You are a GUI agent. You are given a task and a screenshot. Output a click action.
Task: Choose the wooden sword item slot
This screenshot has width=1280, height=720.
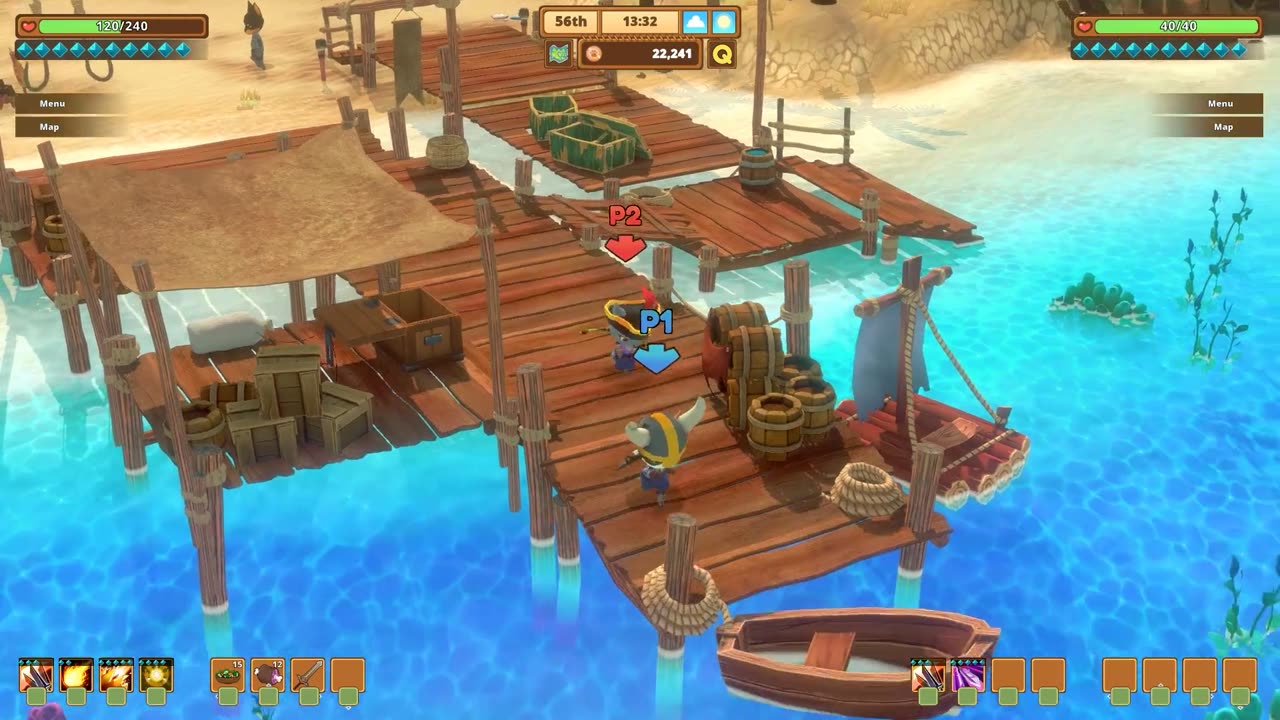click(308, 676)
